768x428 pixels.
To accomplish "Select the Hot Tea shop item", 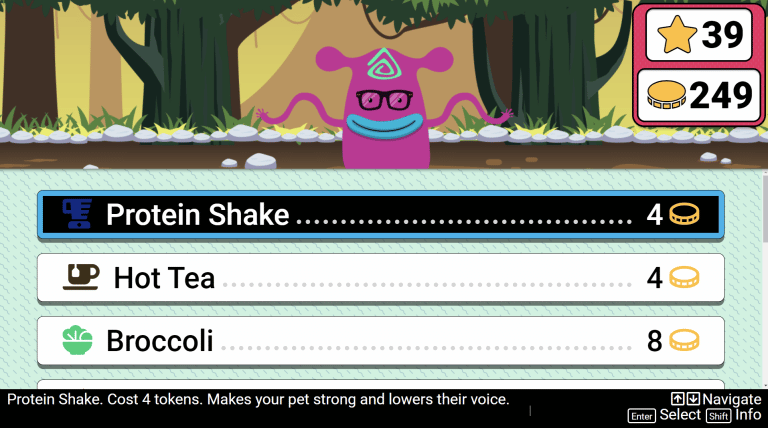I will click(x=380, y=277).
